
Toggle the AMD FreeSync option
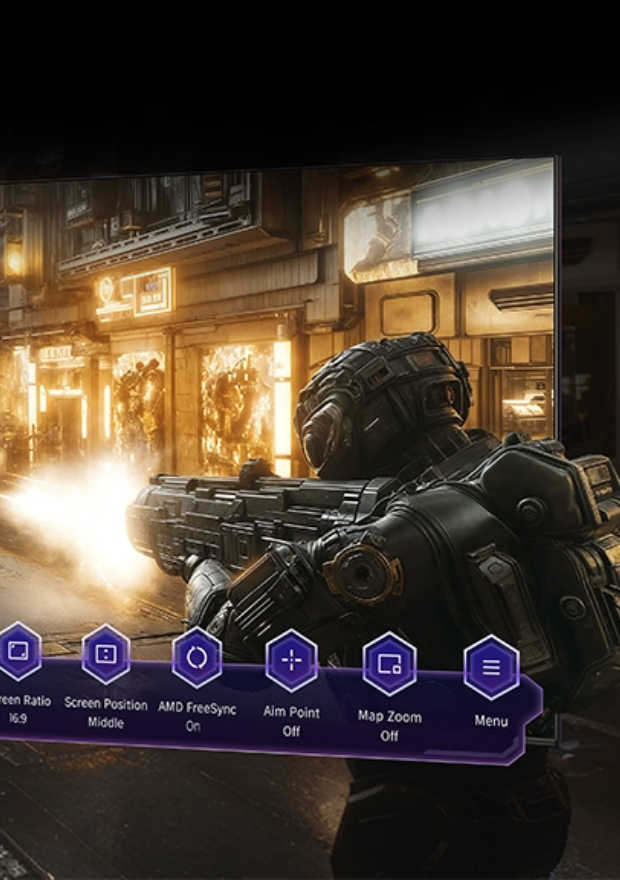coord(197,659)
